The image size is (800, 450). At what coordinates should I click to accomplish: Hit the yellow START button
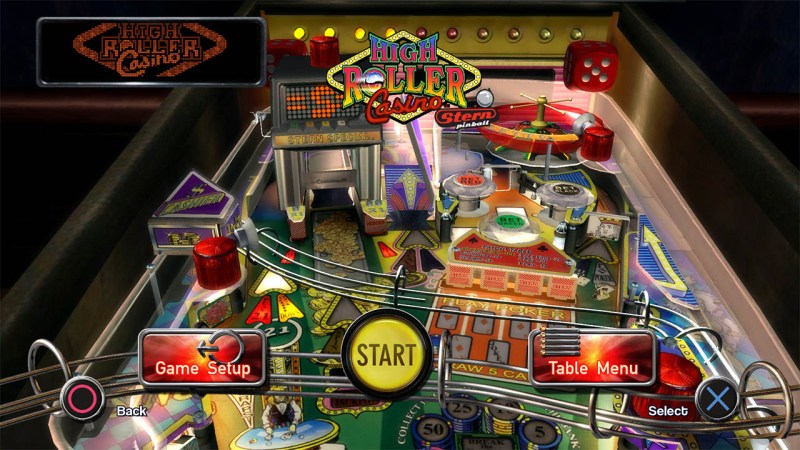386,354
